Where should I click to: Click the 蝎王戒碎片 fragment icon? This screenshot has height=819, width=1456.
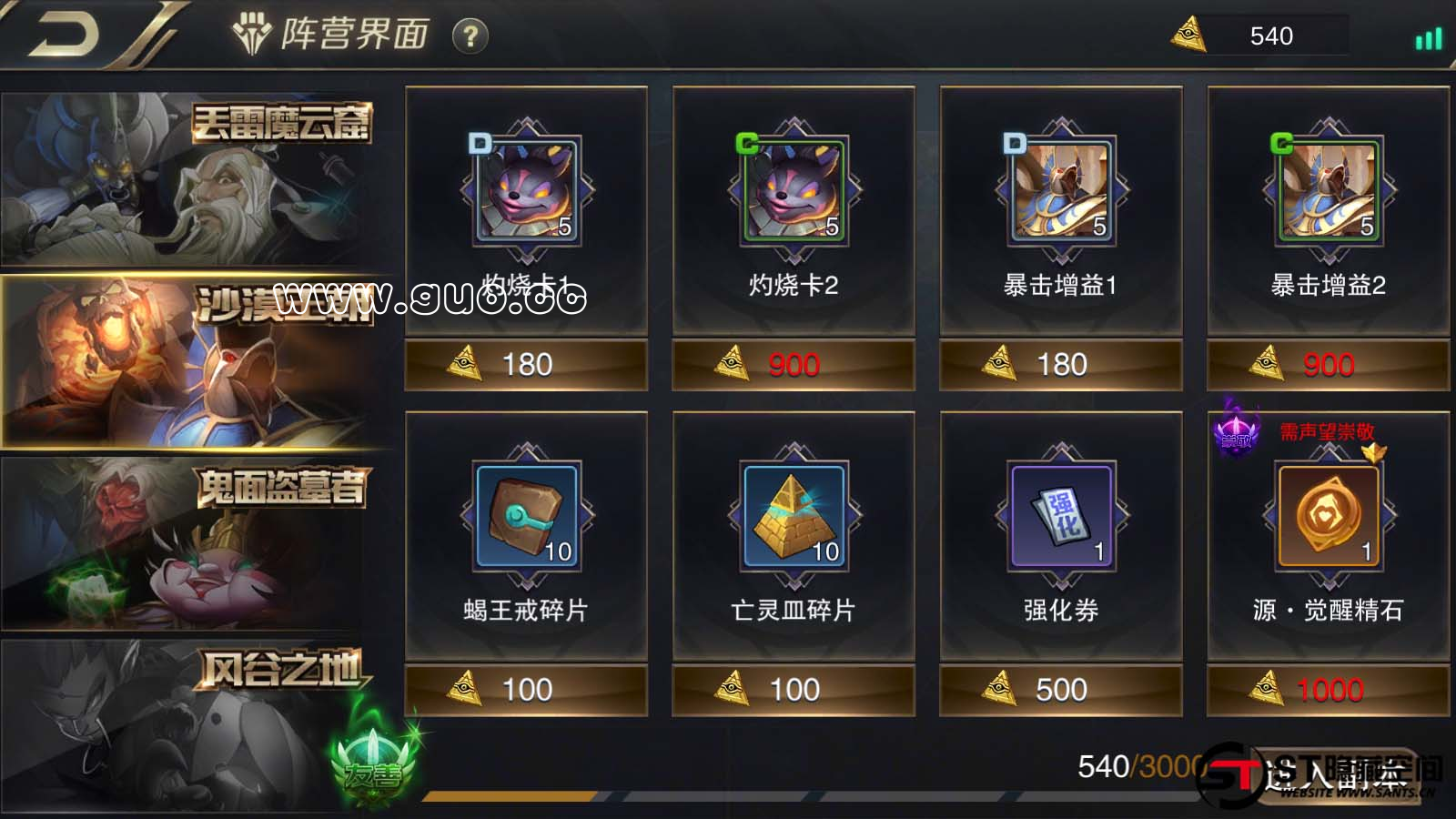[526, 514]
